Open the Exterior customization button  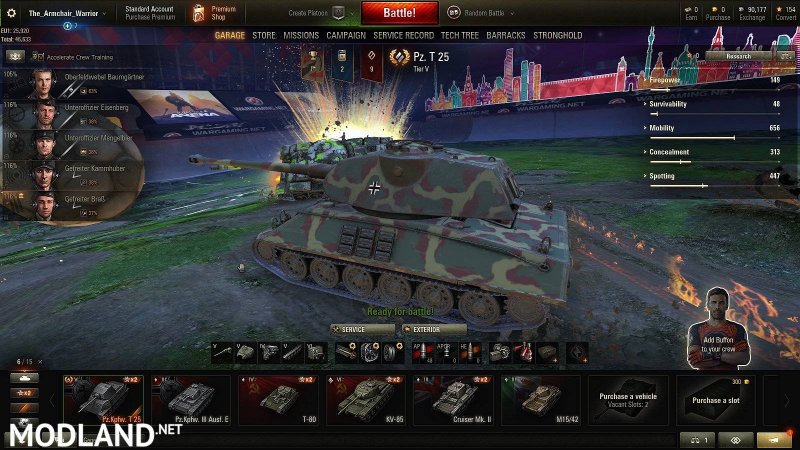click(x=434, y=329)
